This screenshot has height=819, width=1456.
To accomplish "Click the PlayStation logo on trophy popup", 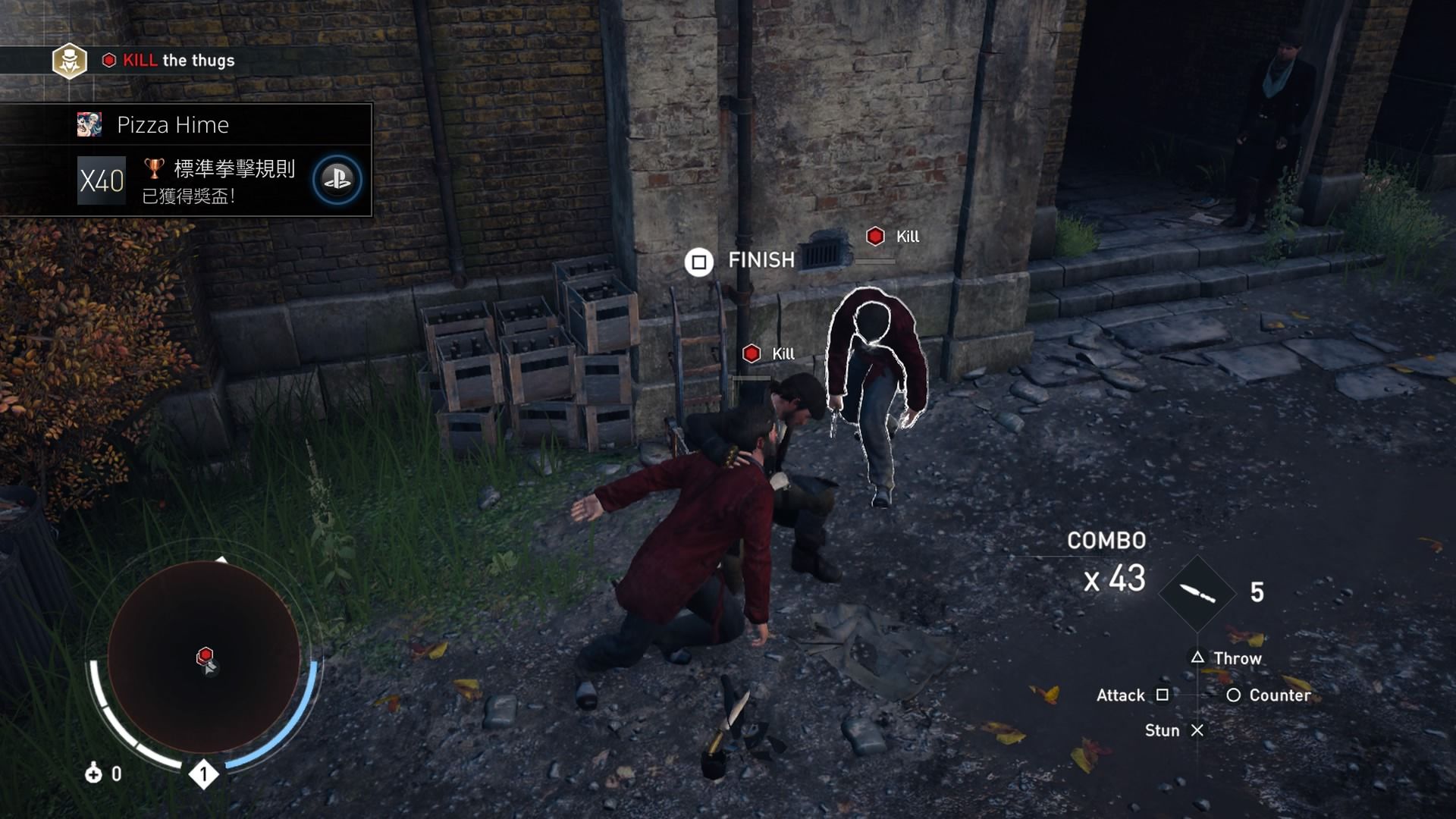I will 337,180.
